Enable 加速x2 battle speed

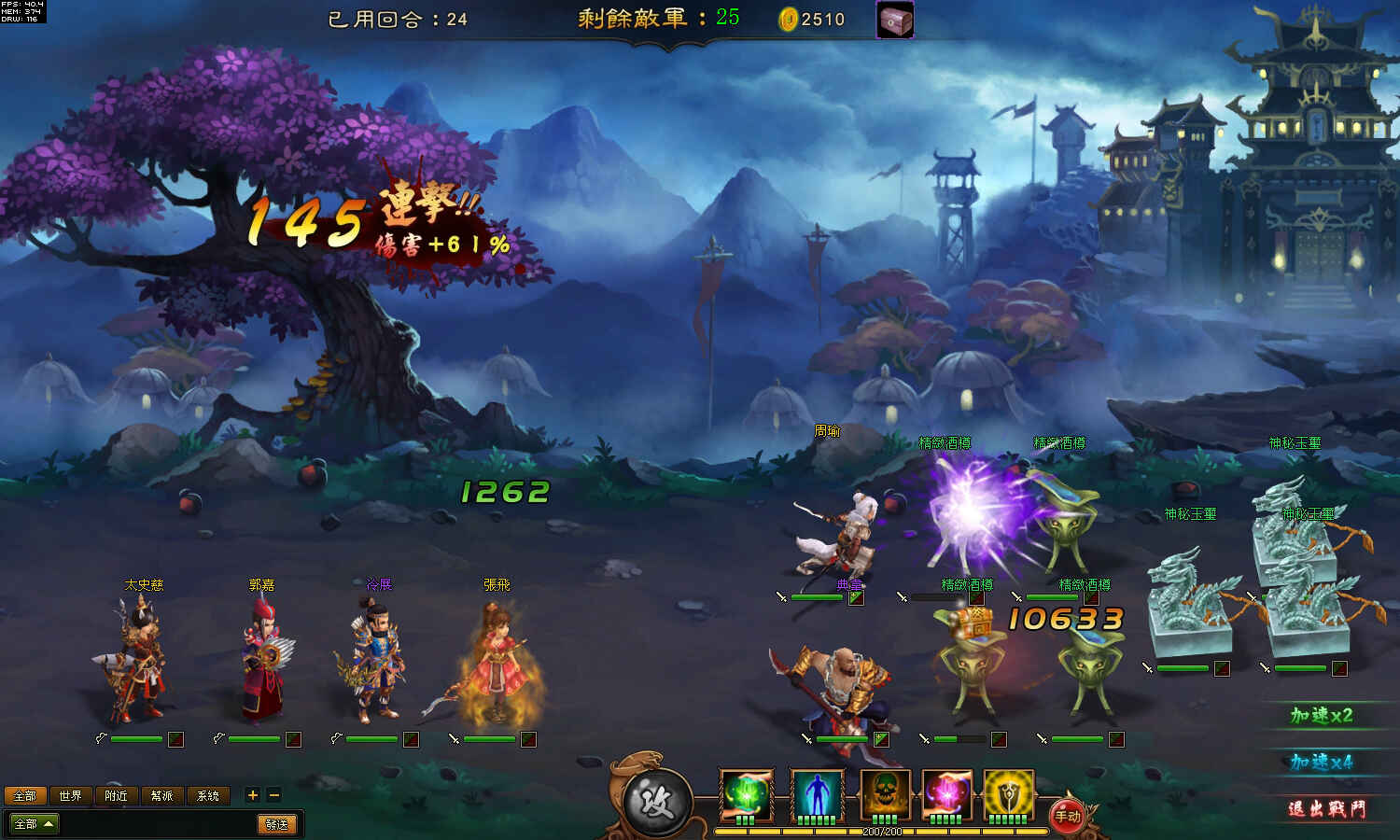pyautogui.click(x=1321, y=716)
